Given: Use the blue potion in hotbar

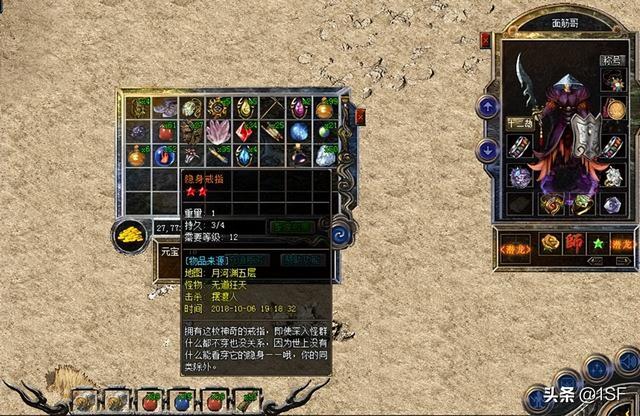Looking at the screenshot, I should [x=182, y=402].
